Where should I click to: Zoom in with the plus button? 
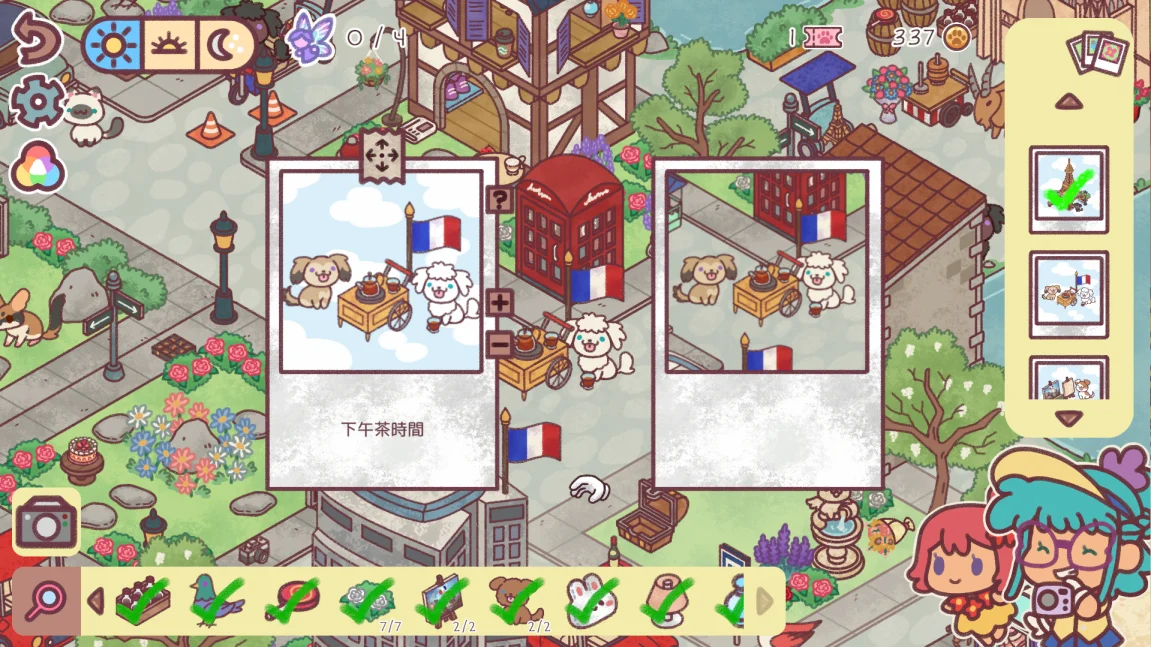(500, 302)
